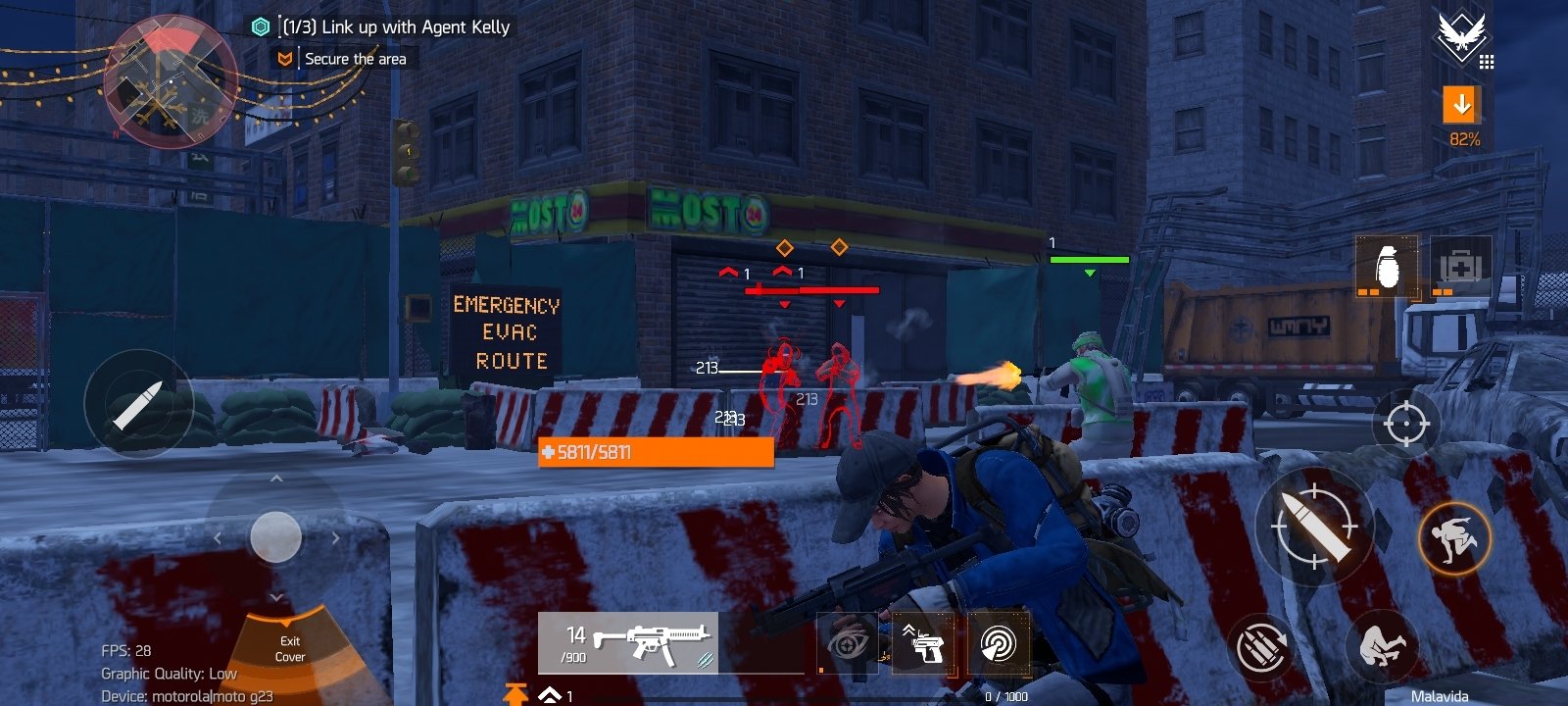Activate the eye skill icon

(849, 644)
